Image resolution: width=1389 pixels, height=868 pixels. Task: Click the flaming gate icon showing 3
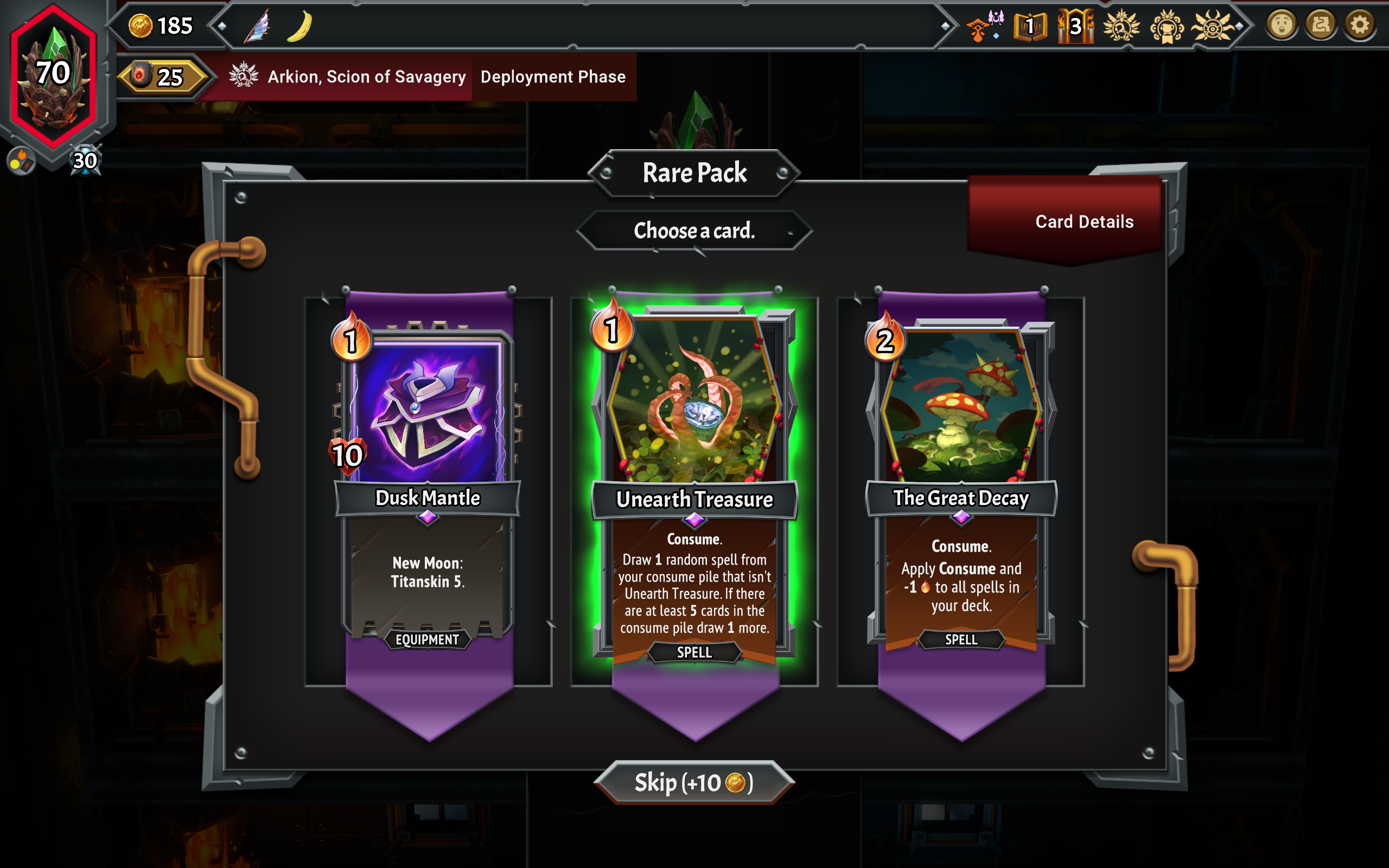click(1075, 27)
